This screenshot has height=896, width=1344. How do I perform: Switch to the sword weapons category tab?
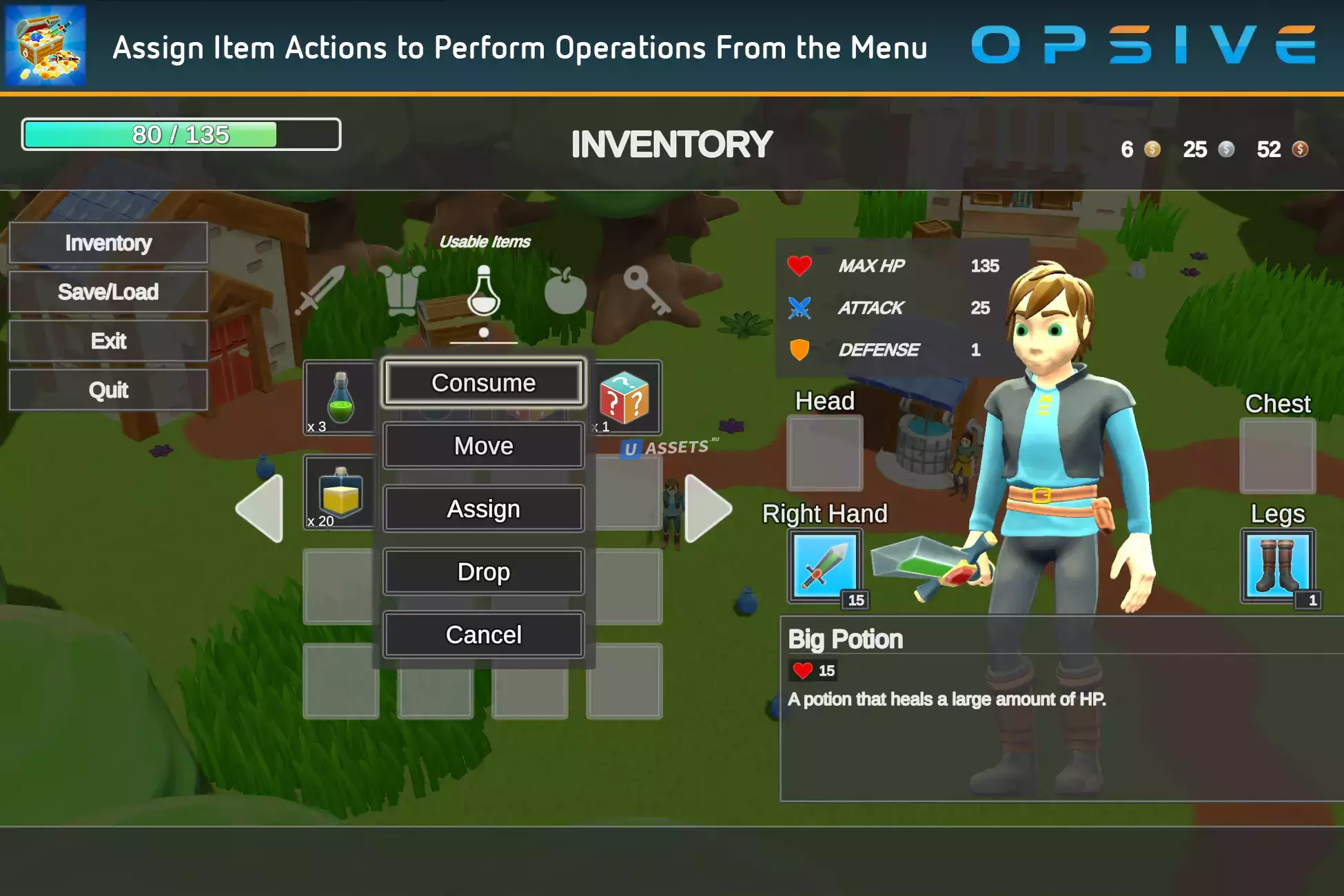(x=321, y=290)
